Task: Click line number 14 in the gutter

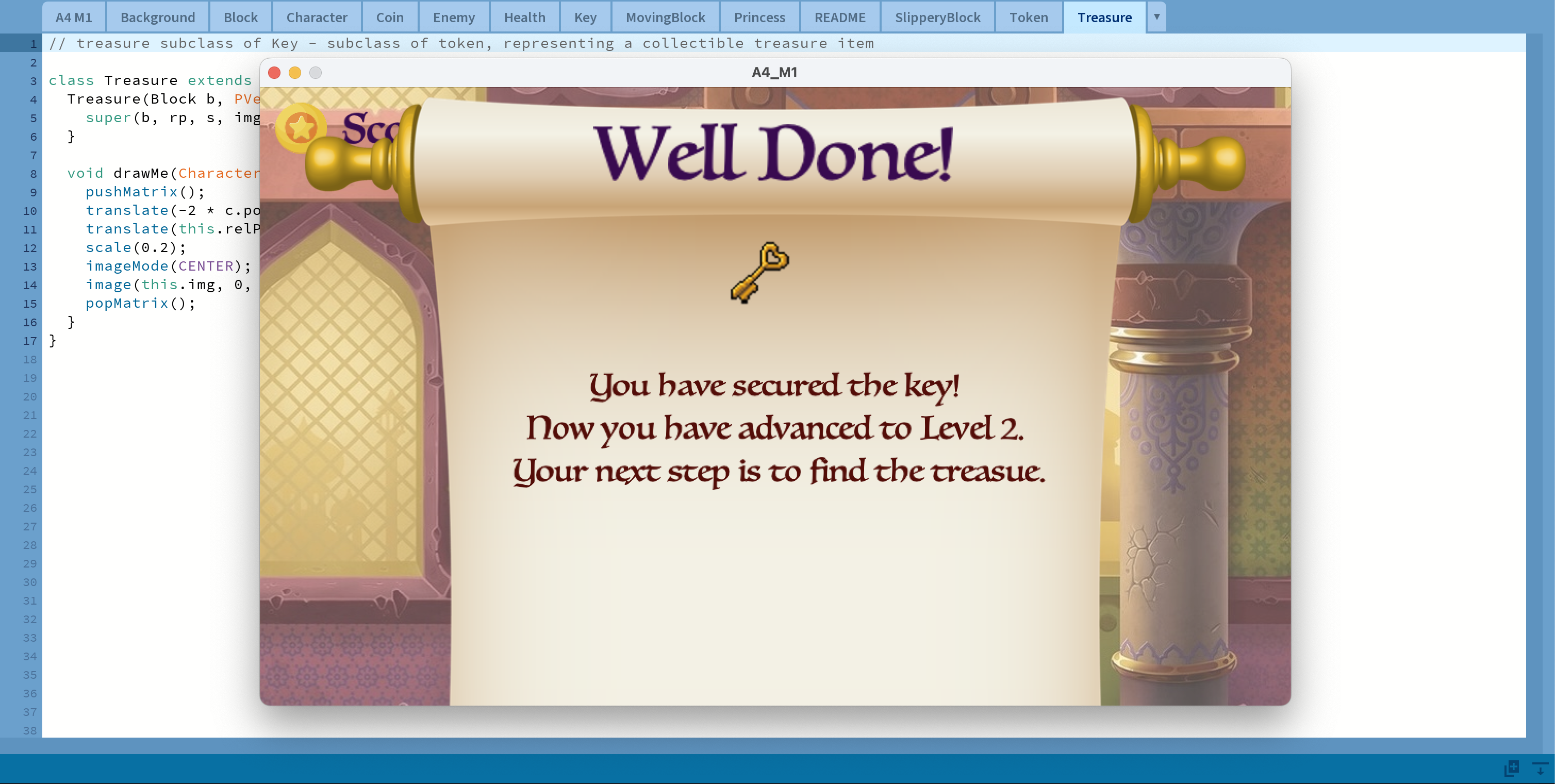Action: (28, 285)
